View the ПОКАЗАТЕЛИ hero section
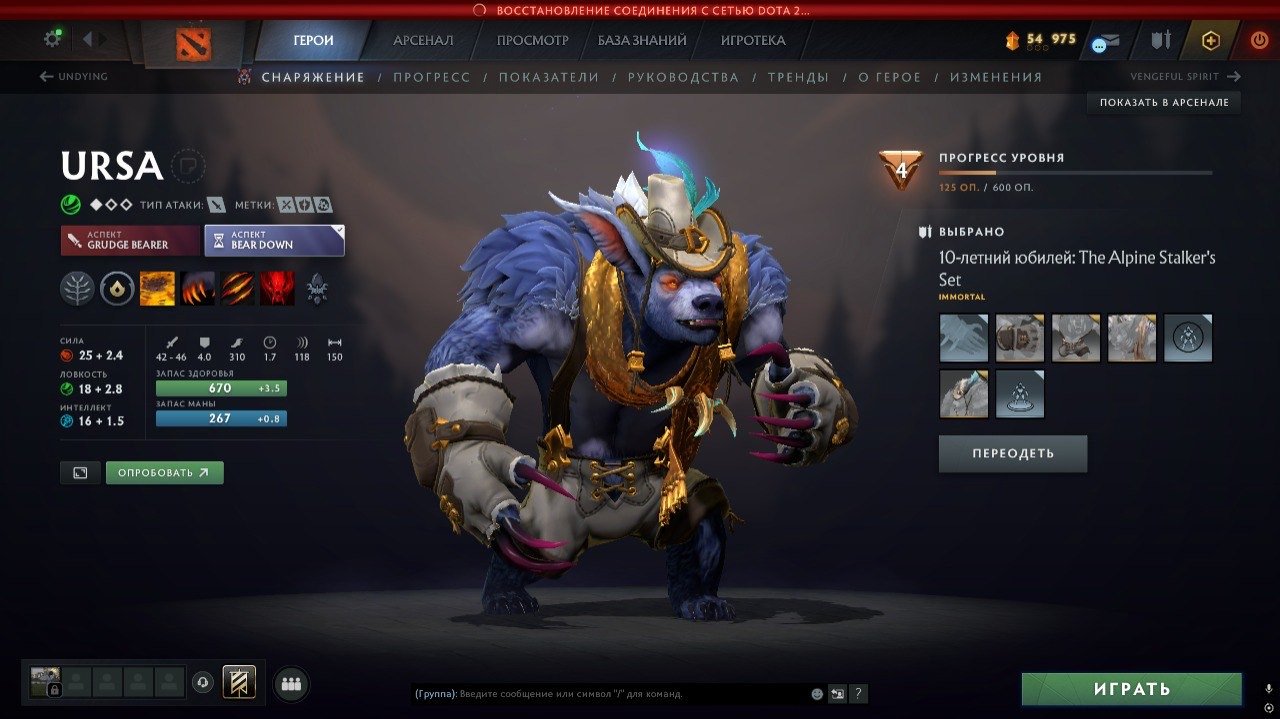The width and height of the screenshot is (1280, 719). pyautogui.click(x=549, y=77)
